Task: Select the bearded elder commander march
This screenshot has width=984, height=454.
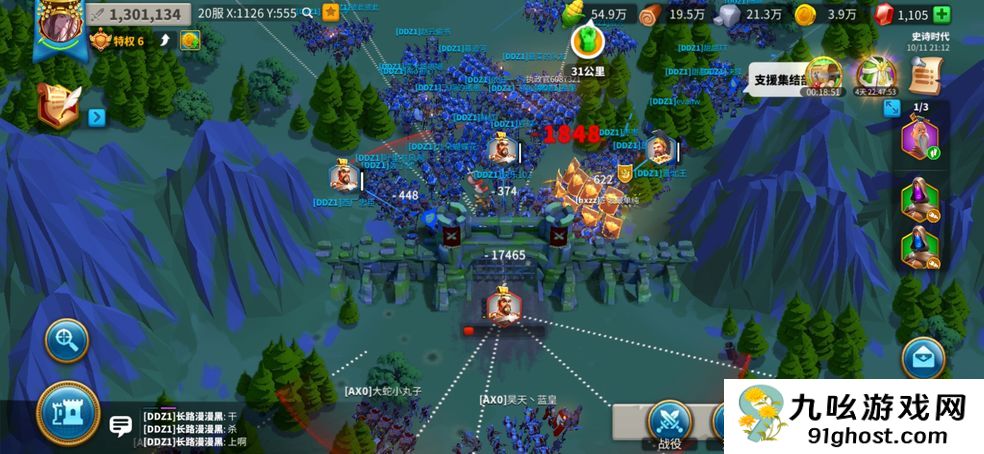Action: (920, 138)
